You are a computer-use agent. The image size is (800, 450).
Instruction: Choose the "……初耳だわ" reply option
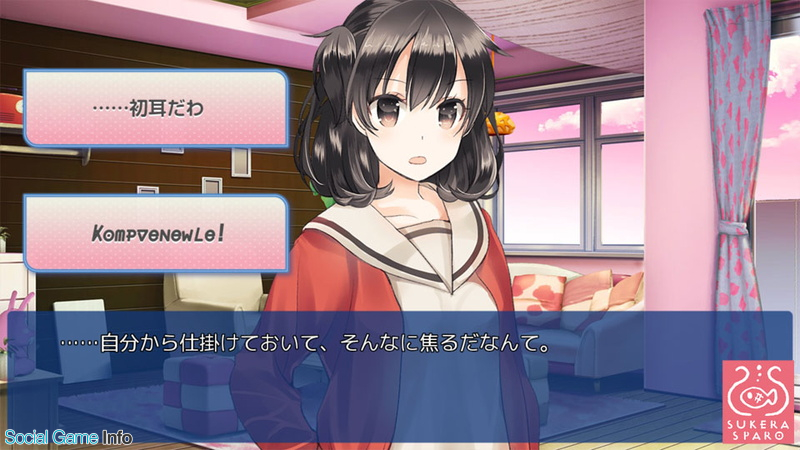click(156, 108)
